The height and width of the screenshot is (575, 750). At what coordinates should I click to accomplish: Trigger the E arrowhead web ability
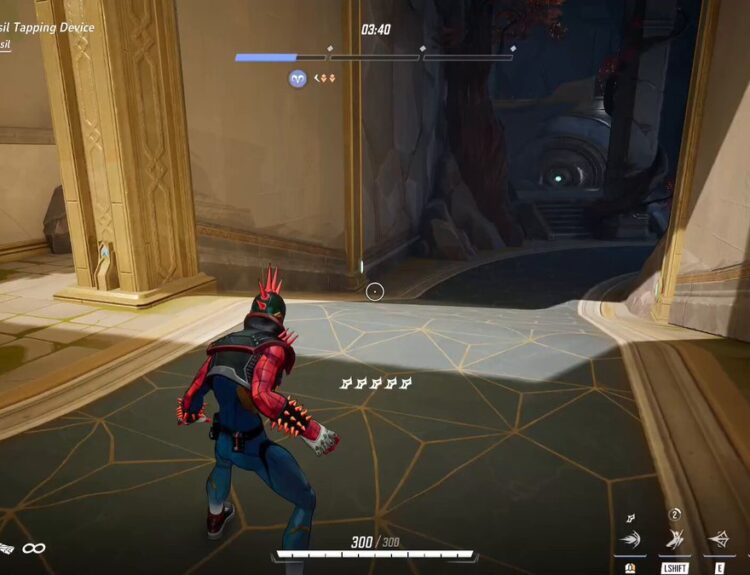[x=719, y=540]
